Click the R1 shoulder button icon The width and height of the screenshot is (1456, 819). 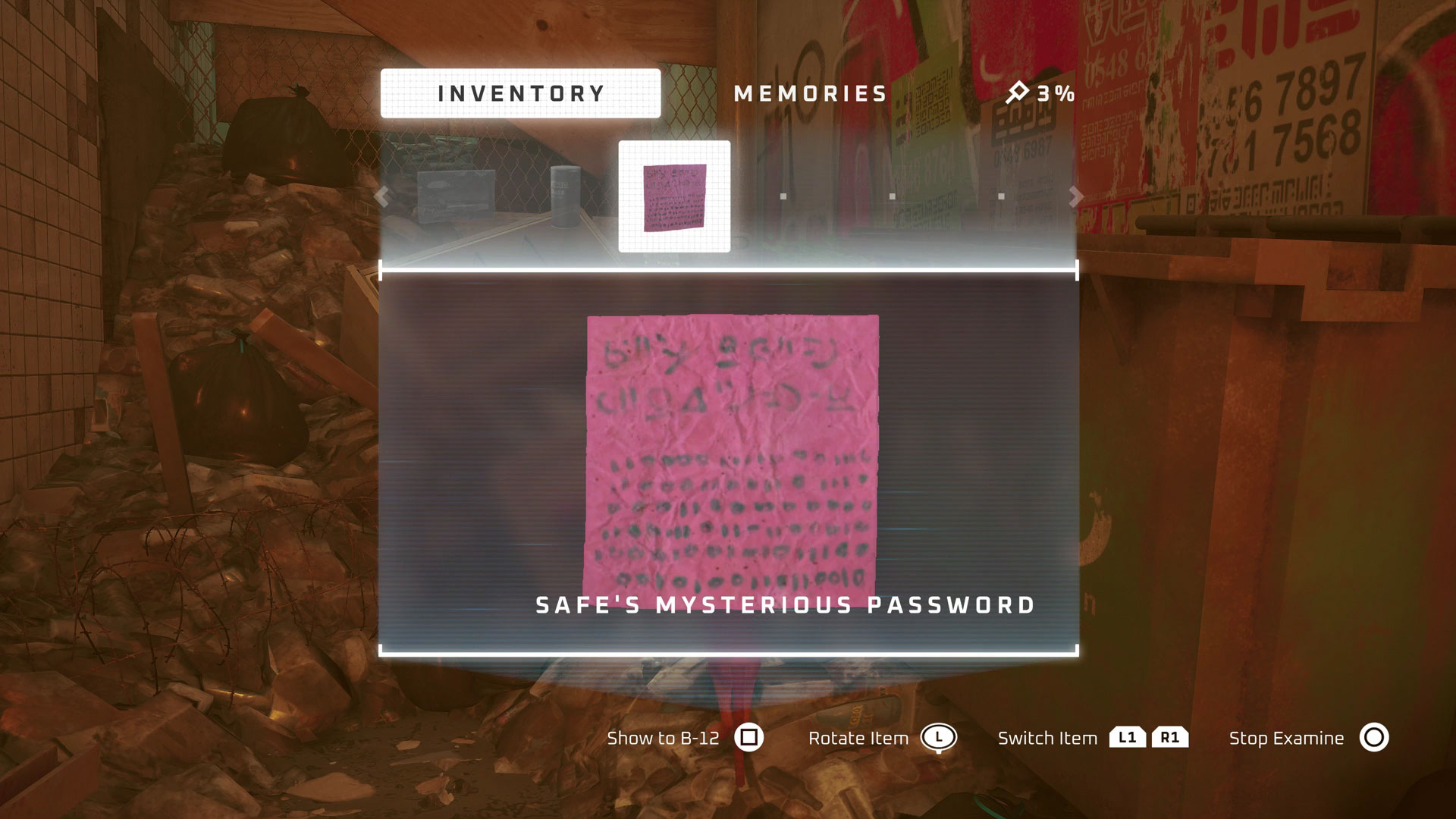point(1171,737)
